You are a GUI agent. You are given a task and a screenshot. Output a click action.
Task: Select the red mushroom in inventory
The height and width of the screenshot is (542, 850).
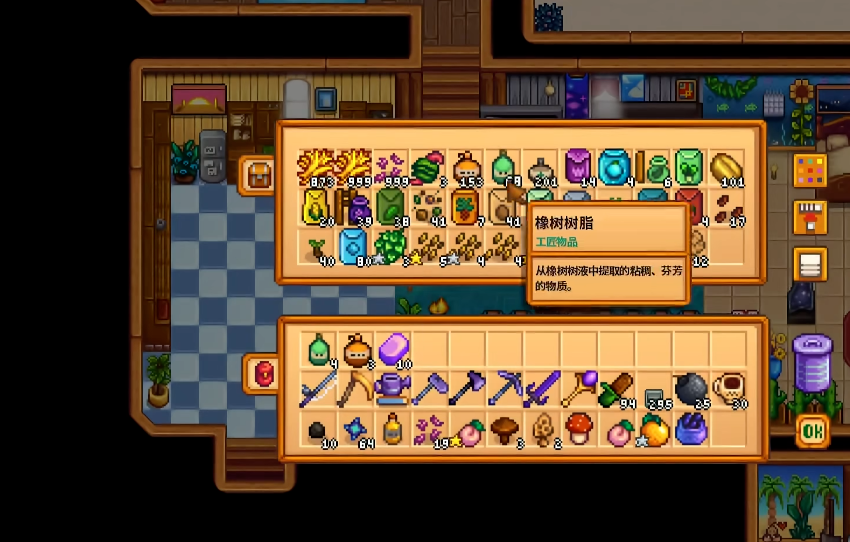tap(579, 428)
